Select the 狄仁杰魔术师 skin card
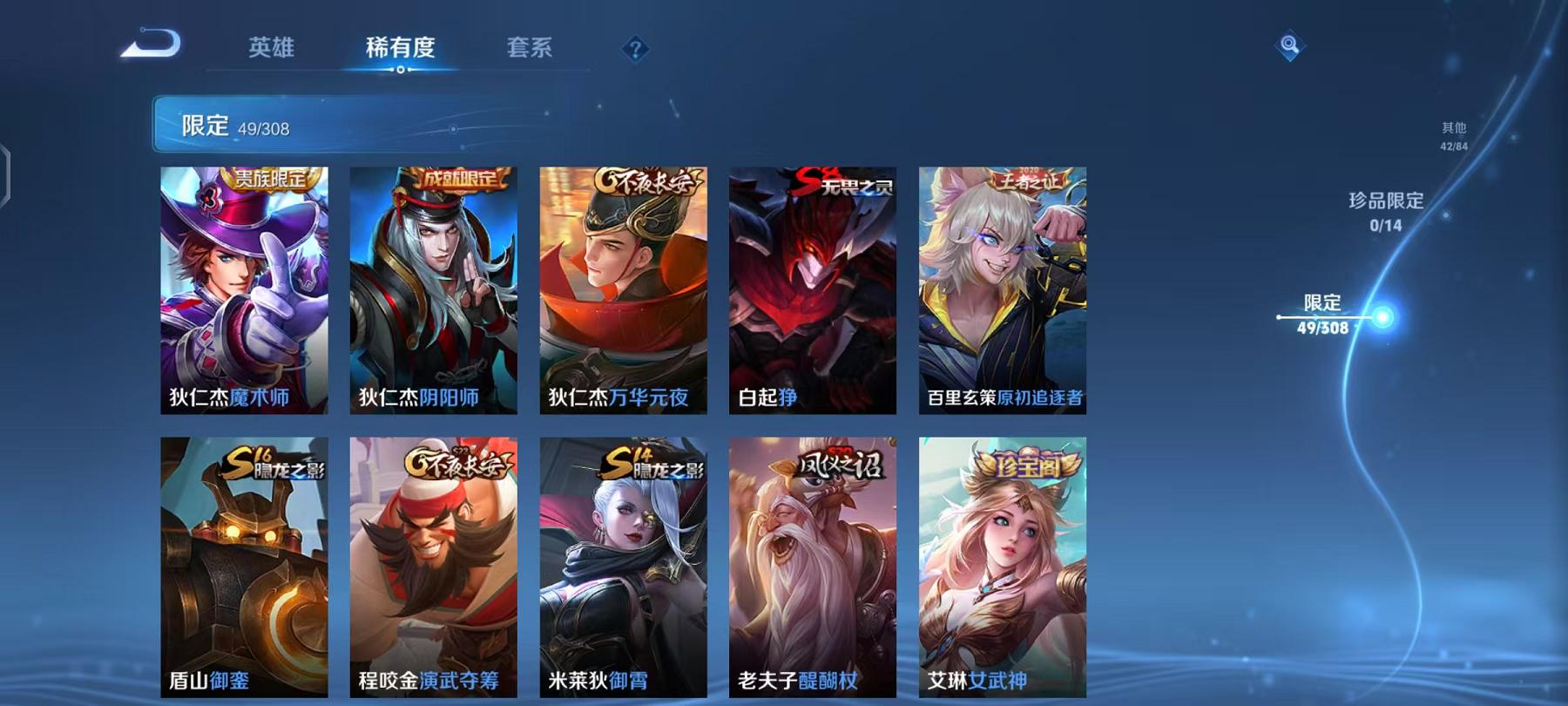The height and width of the screenshot is (706, 1568). pos(244,288)
